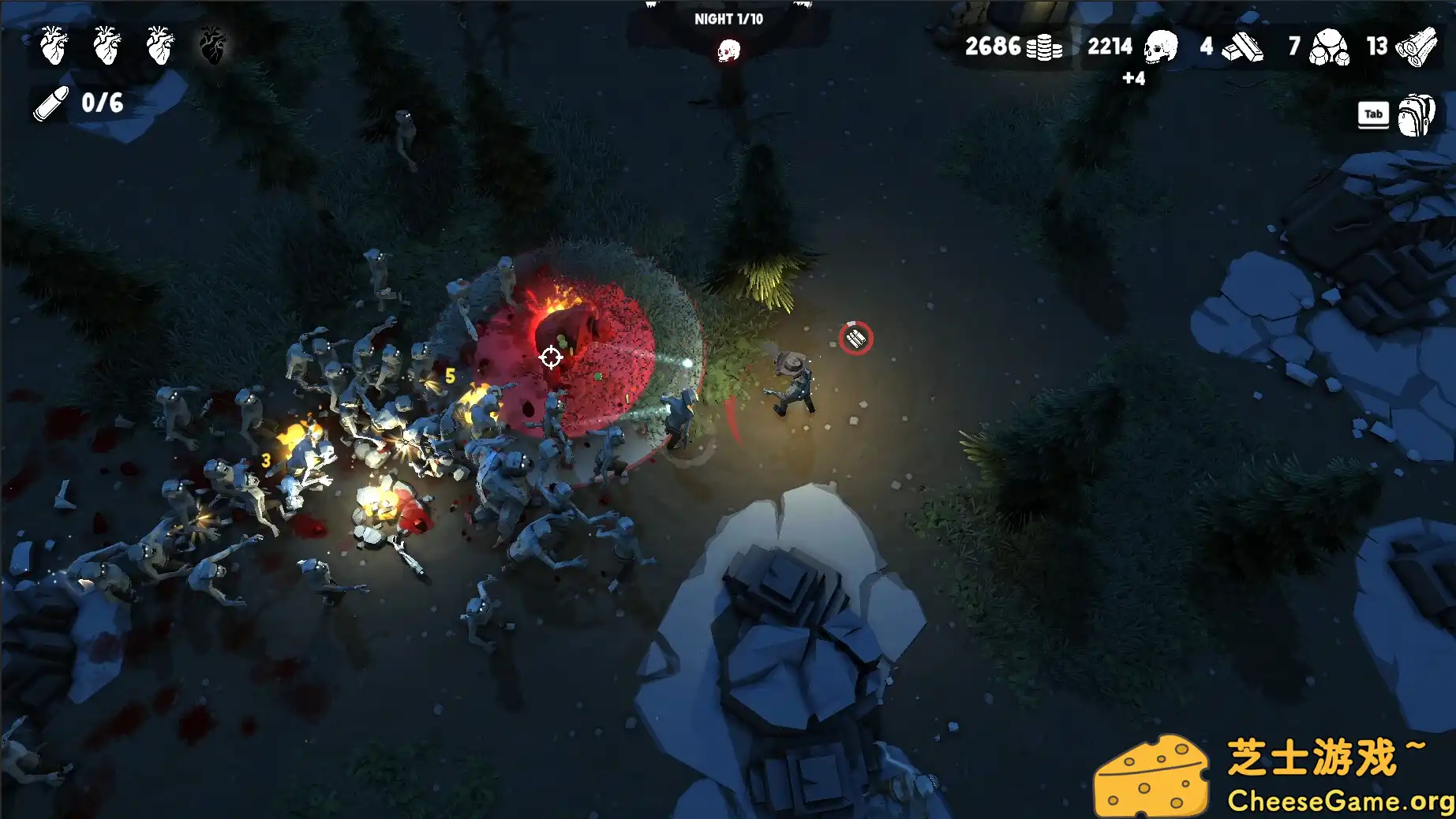Click the +4 skull bonus indicator
The width and height of the screenshot is (1456, 819).
(x=1135, y=78)
